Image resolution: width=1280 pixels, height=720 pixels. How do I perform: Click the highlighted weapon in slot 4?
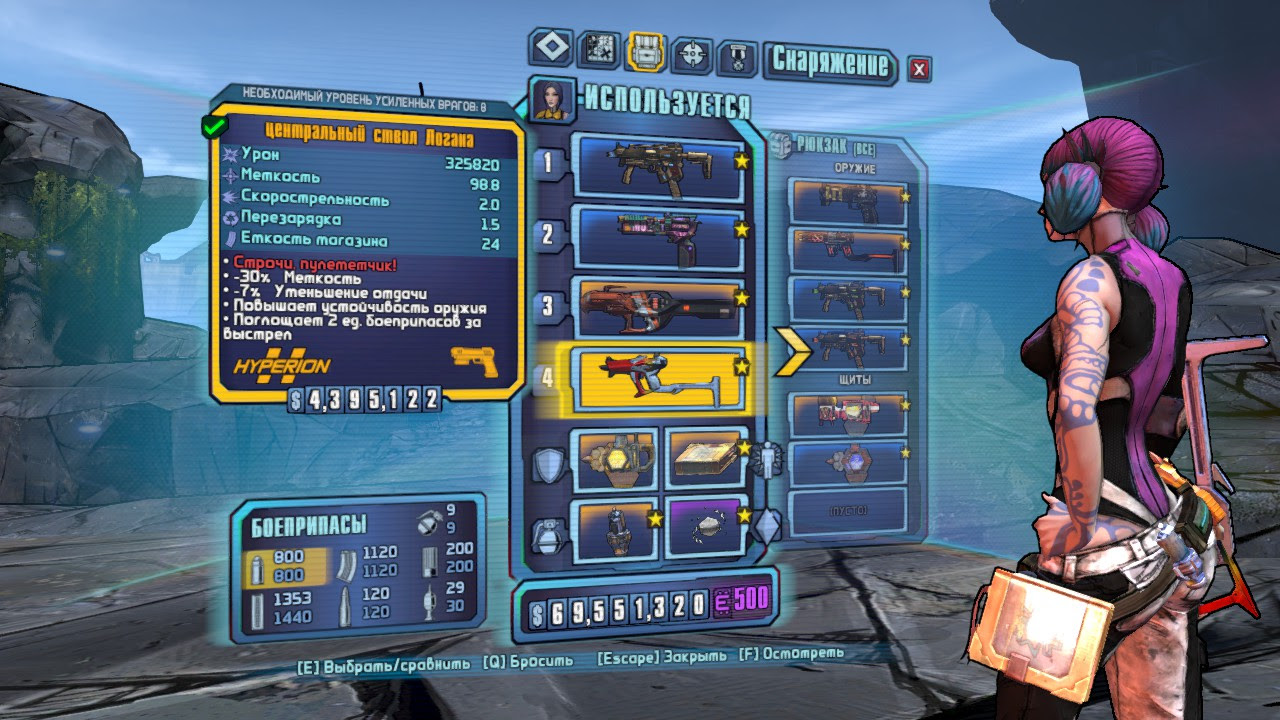656,377
